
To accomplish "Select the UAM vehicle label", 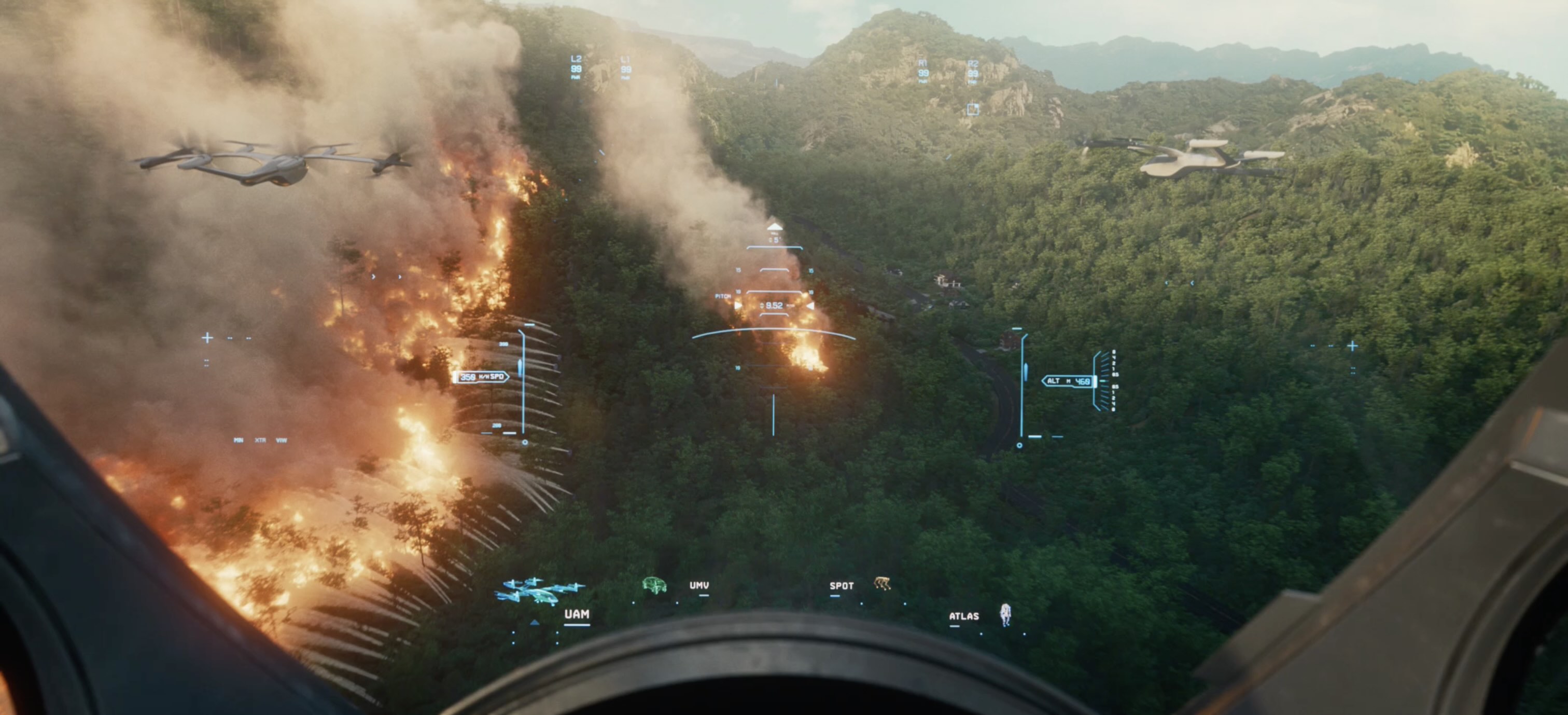I will click(x=576, y=614).
